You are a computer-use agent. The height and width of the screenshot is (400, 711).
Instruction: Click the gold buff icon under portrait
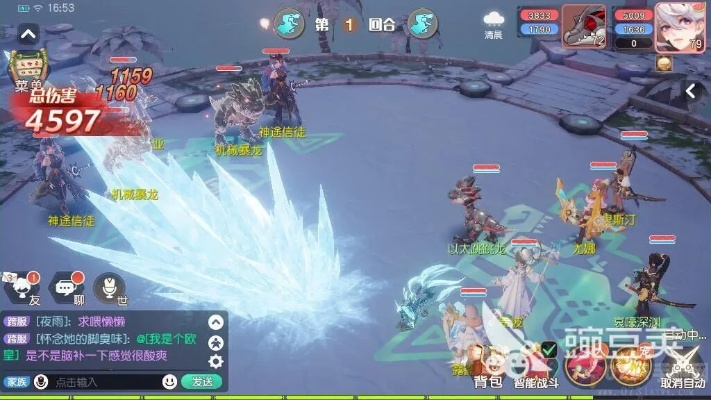coord(663,63)
